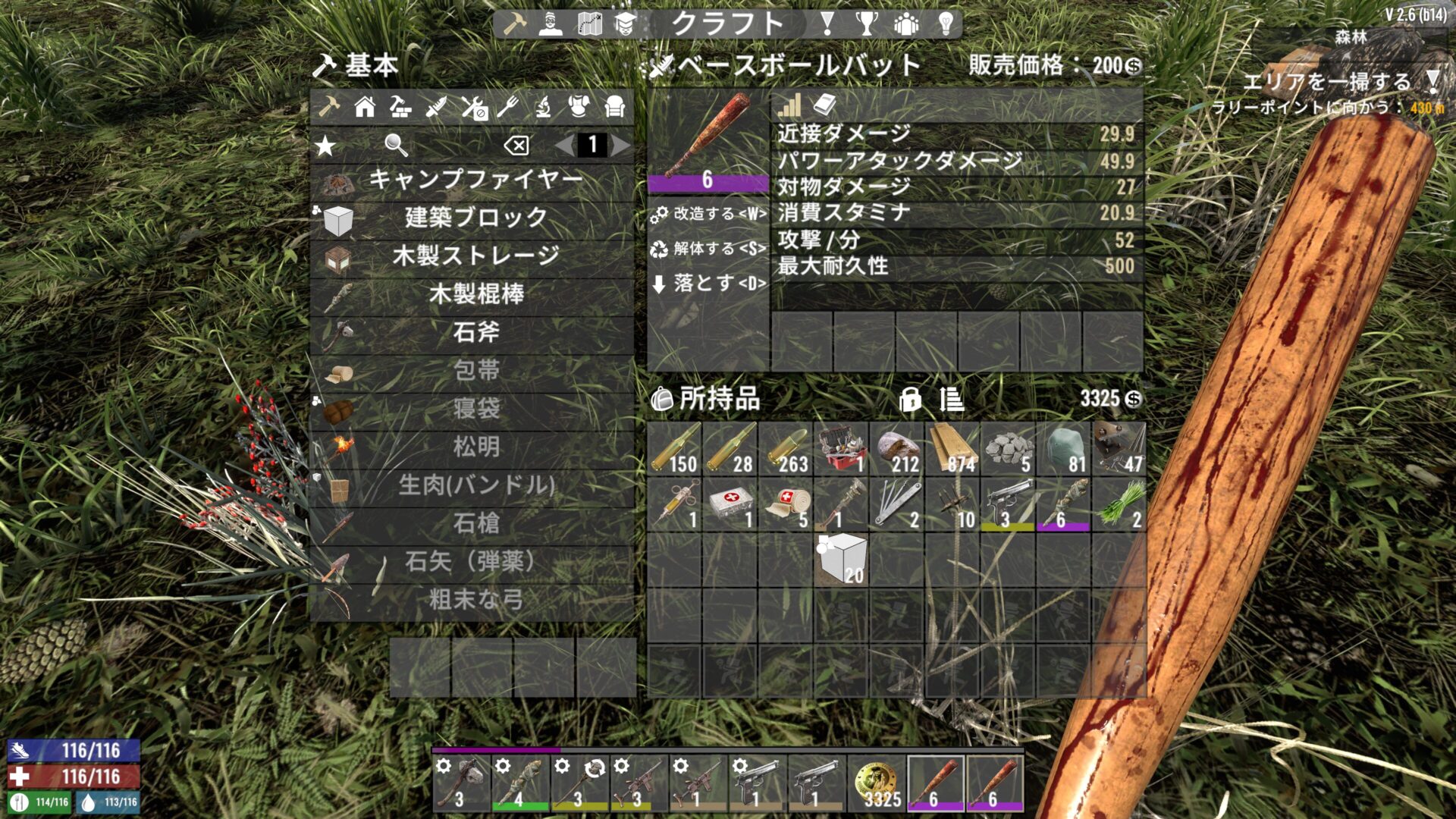Open the skills graduation cap icon

pyautogui.click(x=625, y=21)
